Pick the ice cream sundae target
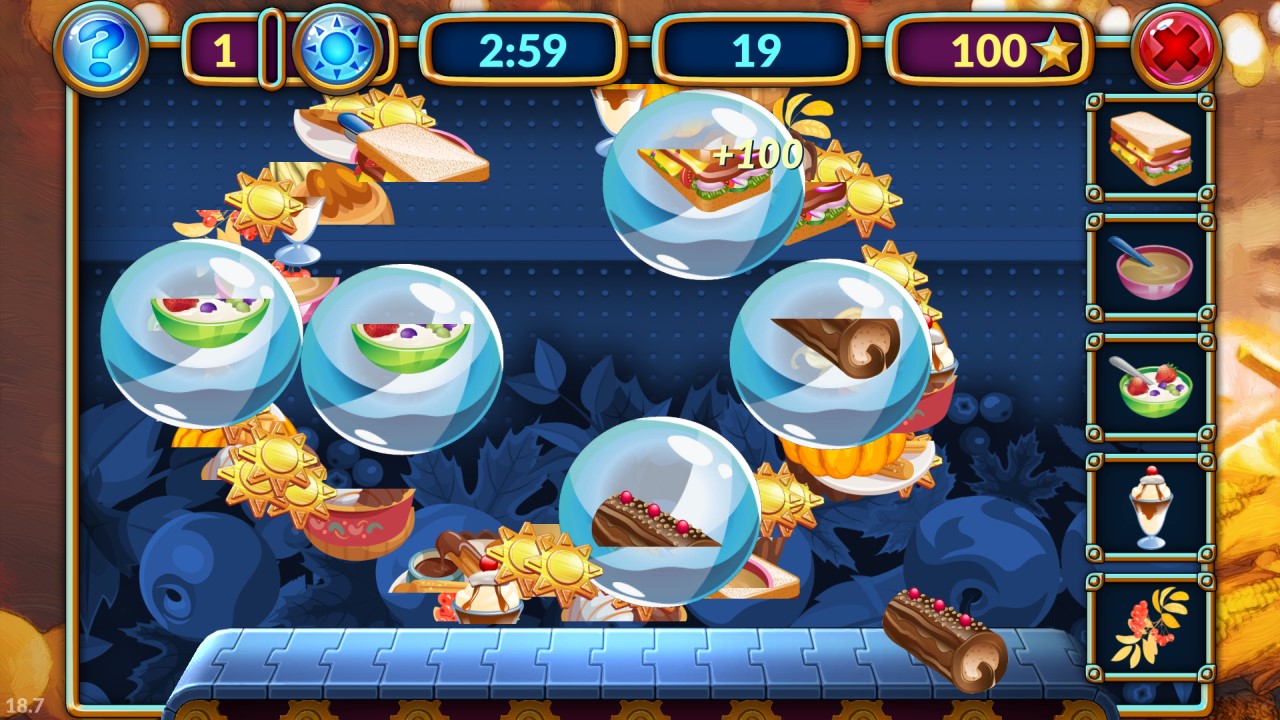This screenshot has height=720, width=1280. tap(1150, 508)
